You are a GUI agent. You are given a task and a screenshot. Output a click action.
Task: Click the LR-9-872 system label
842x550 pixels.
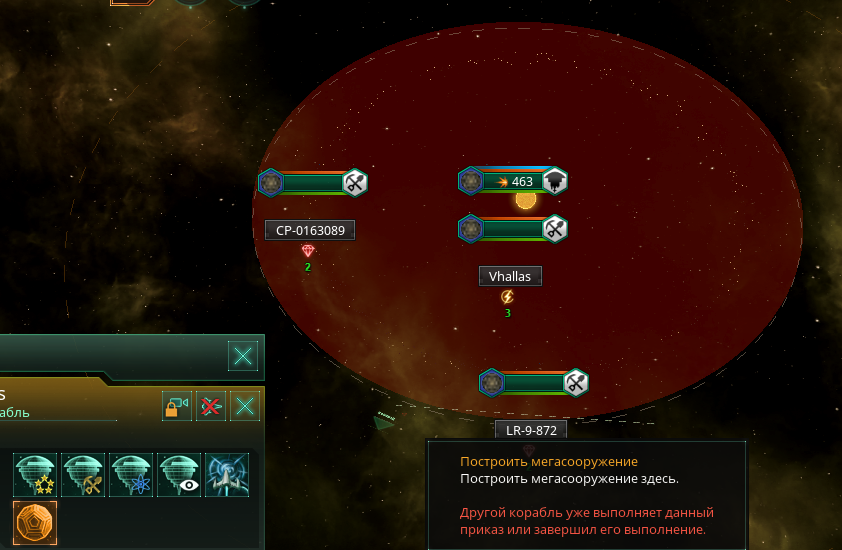(x=530, y=430)
